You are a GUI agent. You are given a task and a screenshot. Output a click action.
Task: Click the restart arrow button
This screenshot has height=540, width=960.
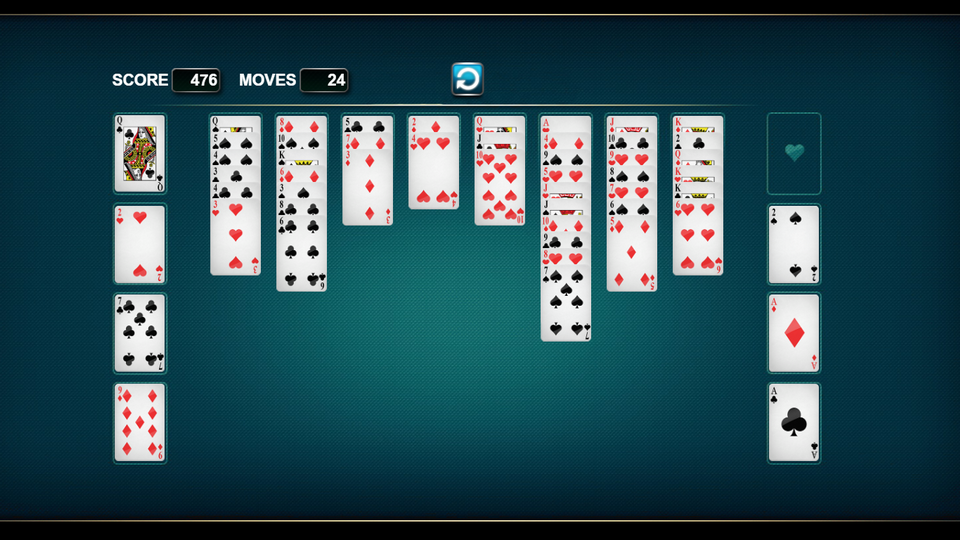point(467,79)
